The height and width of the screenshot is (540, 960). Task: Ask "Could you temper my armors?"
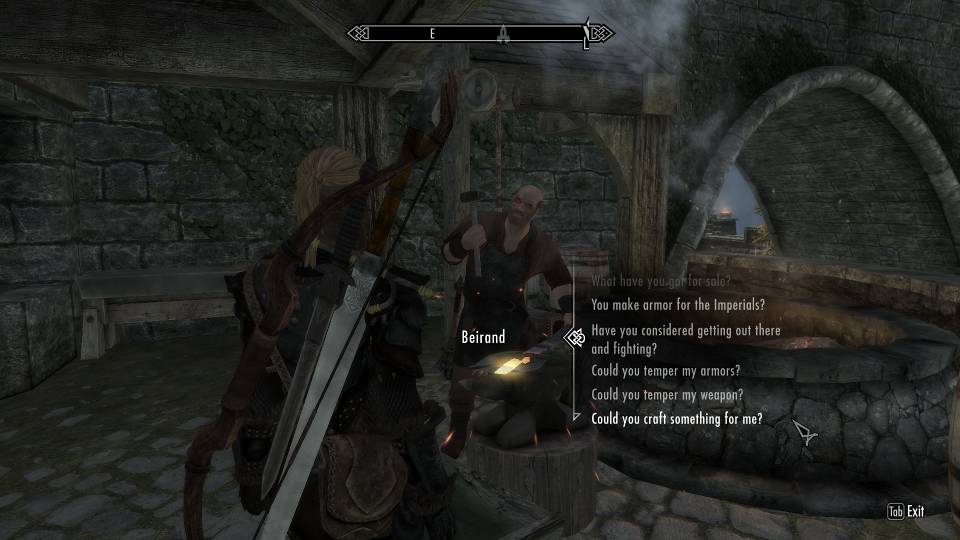point(666,371)
